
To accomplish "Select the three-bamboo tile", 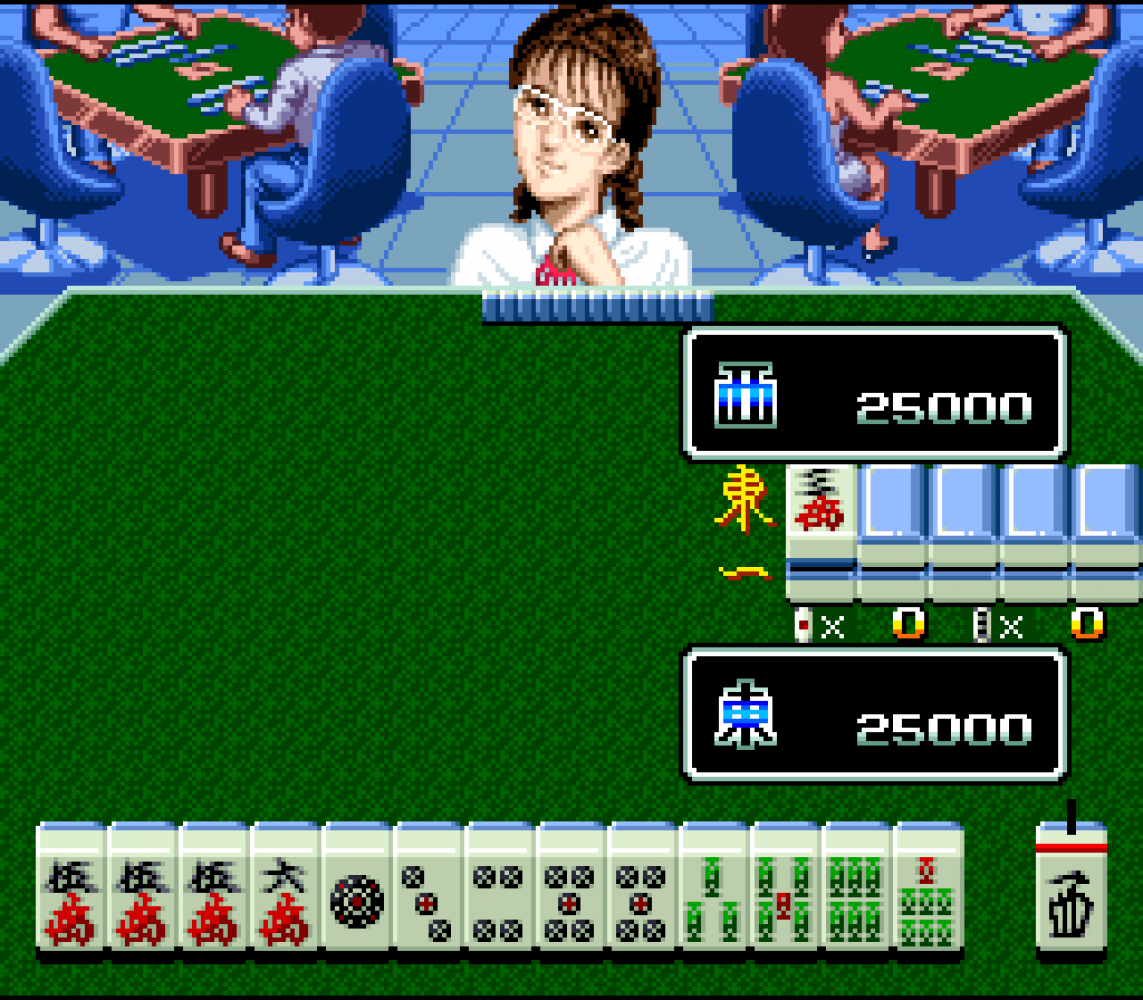I will coord(714,888).
